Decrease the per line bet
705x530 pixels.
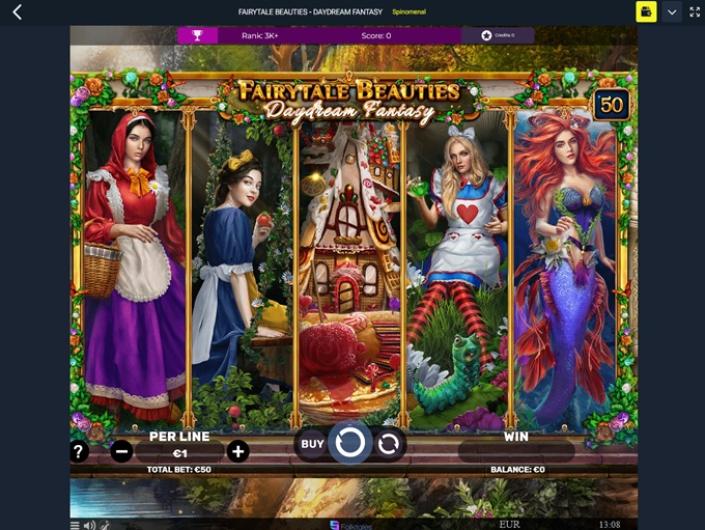coord(121,452)
